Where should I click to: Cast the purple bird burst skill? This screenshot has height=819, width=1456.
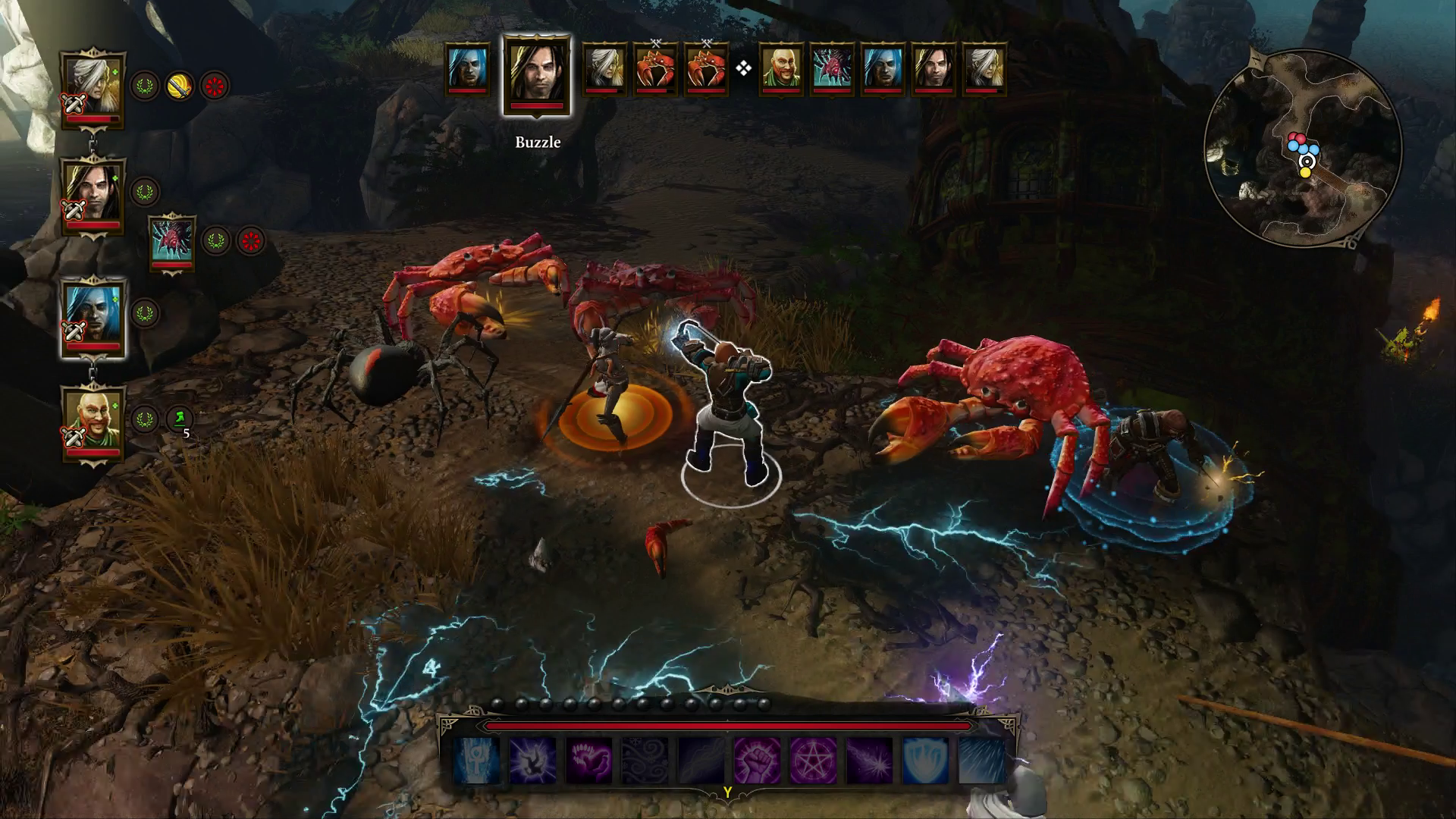click(x=533, y=761)
